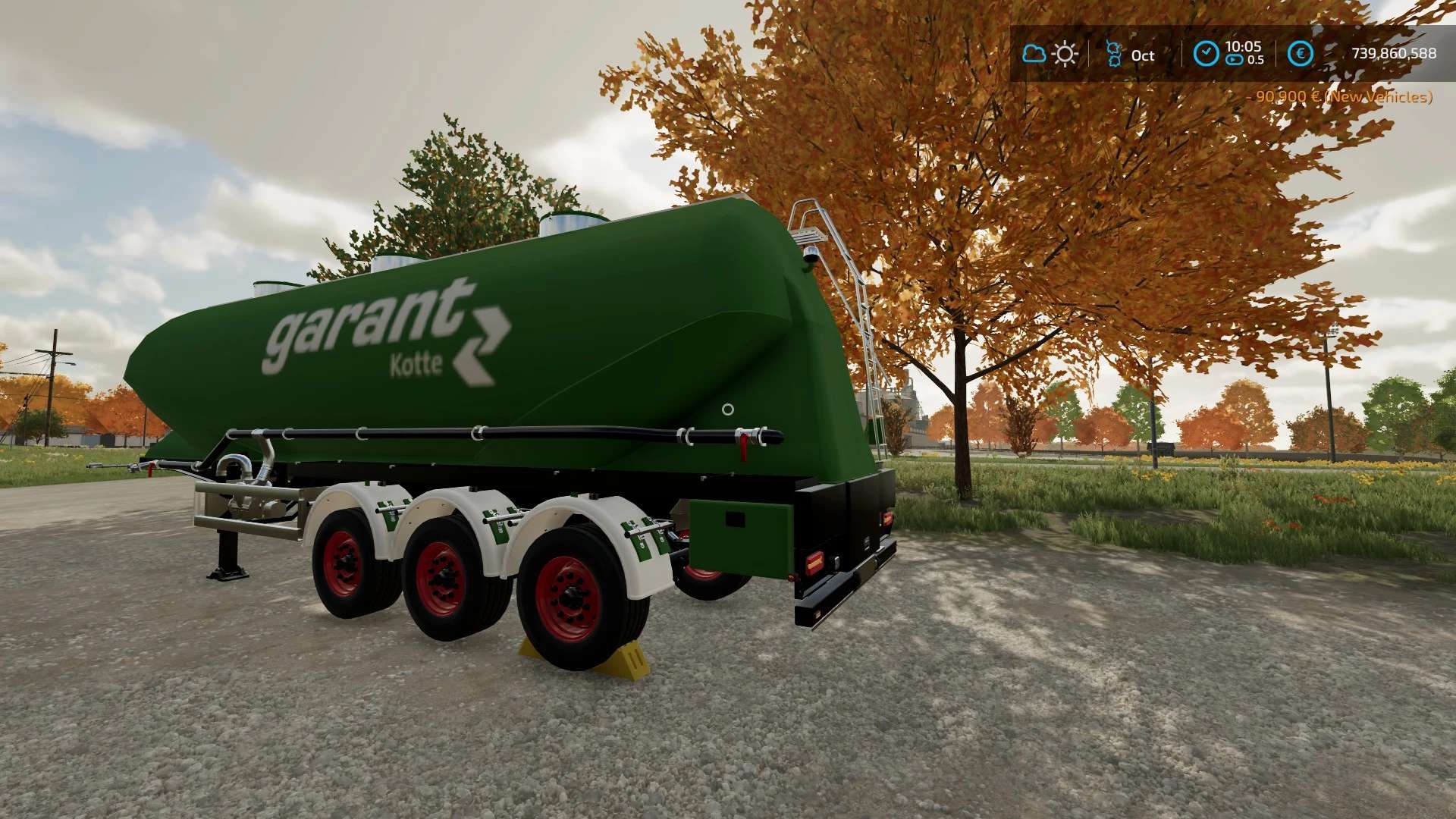
Task: Select the October season icon
Action: (1113, 54)
